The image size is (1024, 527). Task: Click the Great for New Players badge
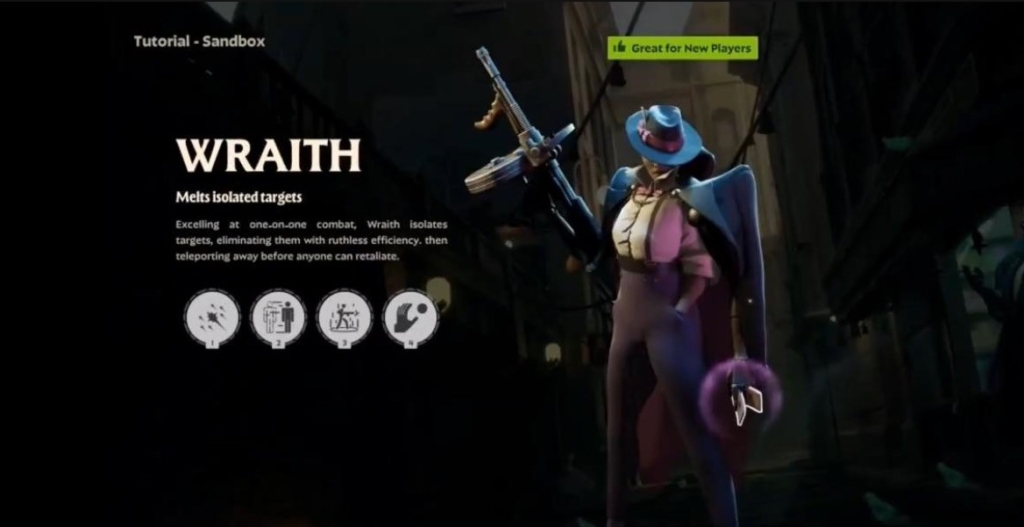[682, 47]
